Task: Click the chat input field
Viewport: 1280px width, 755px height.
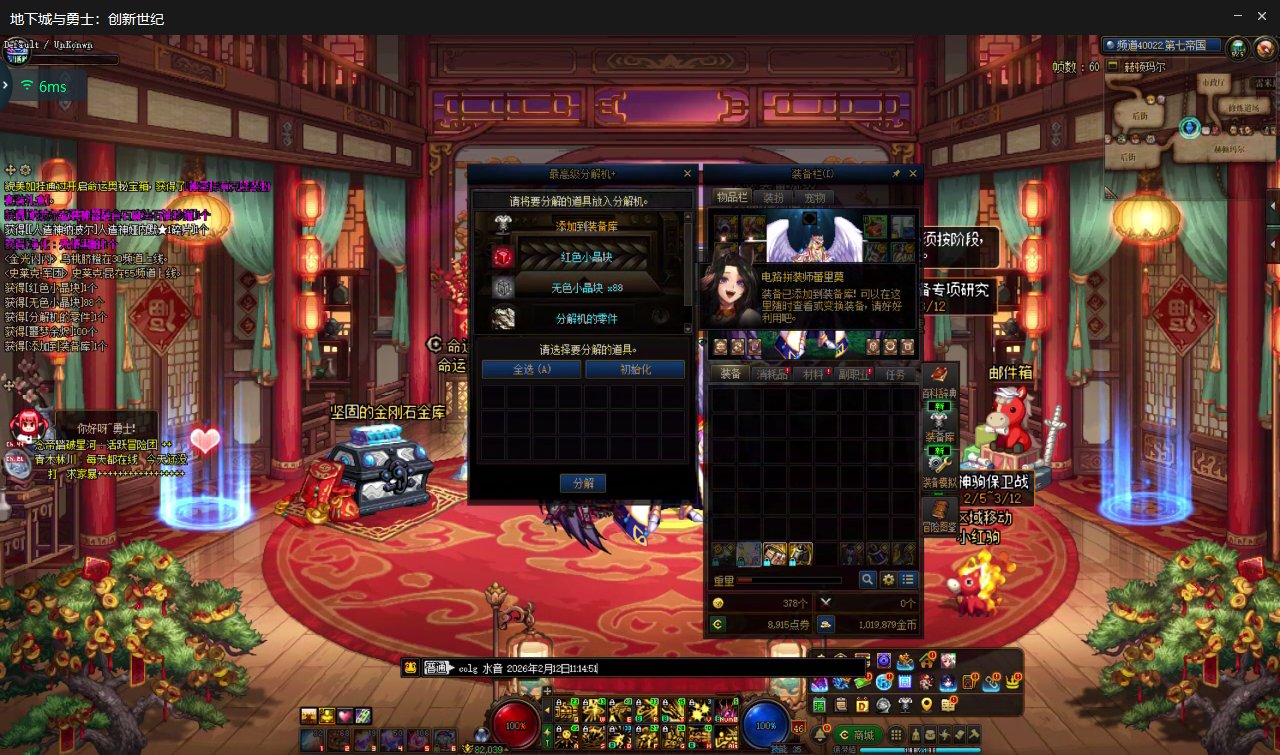Action: 700,668
